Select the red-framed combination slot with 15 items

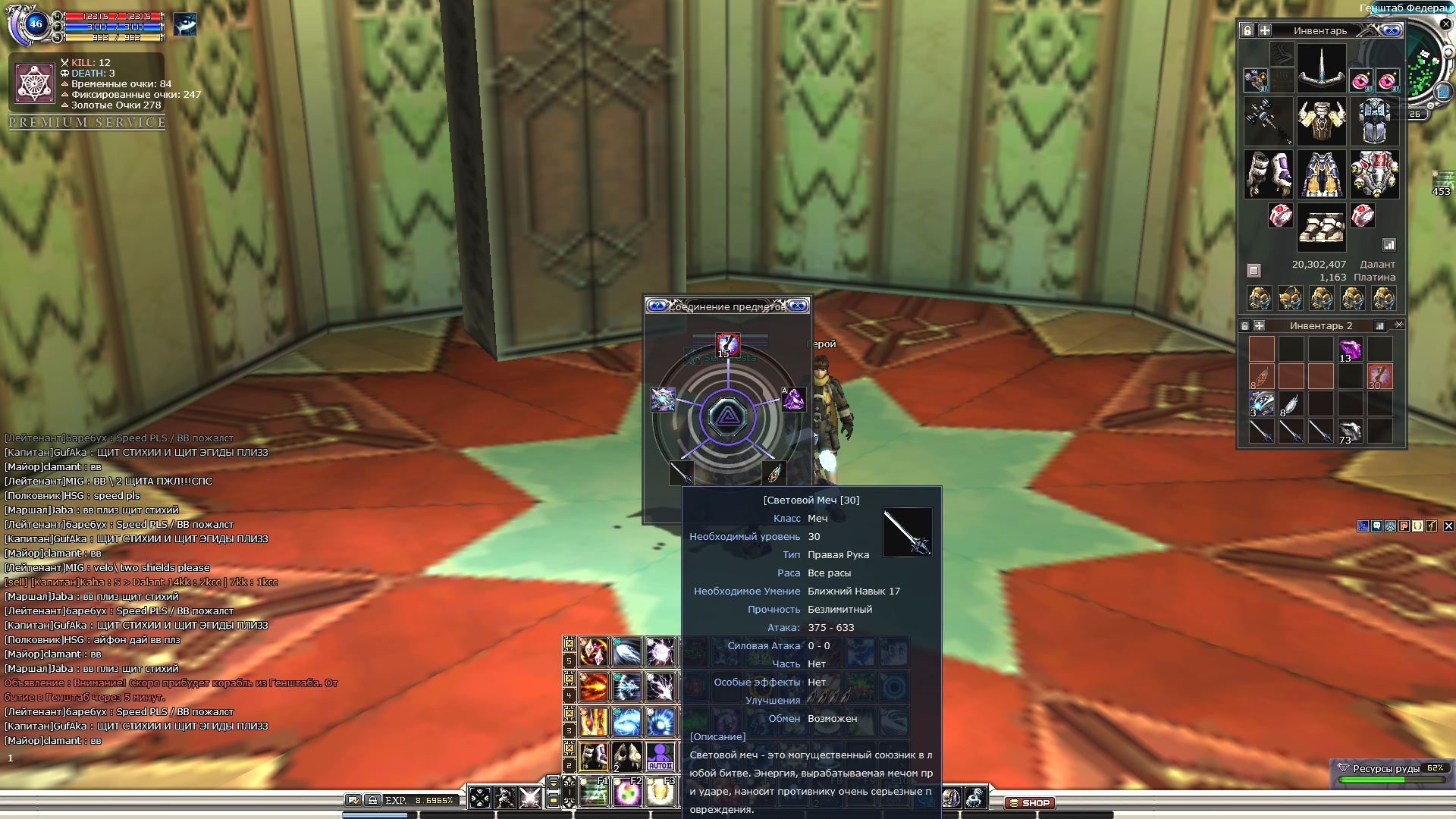tap(727, 345)
